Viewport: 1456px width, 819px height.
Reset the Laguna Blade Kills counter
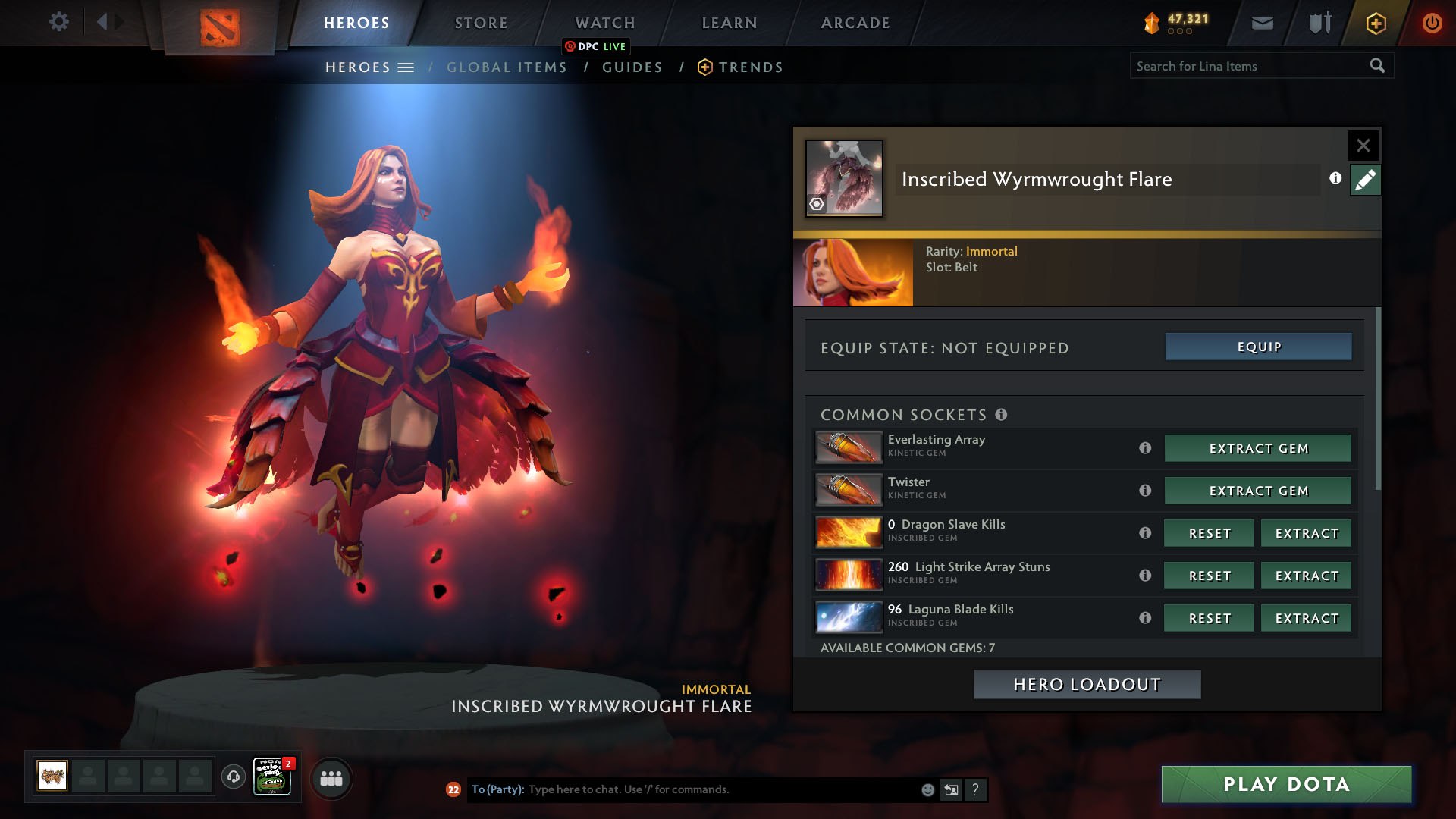1209,618
